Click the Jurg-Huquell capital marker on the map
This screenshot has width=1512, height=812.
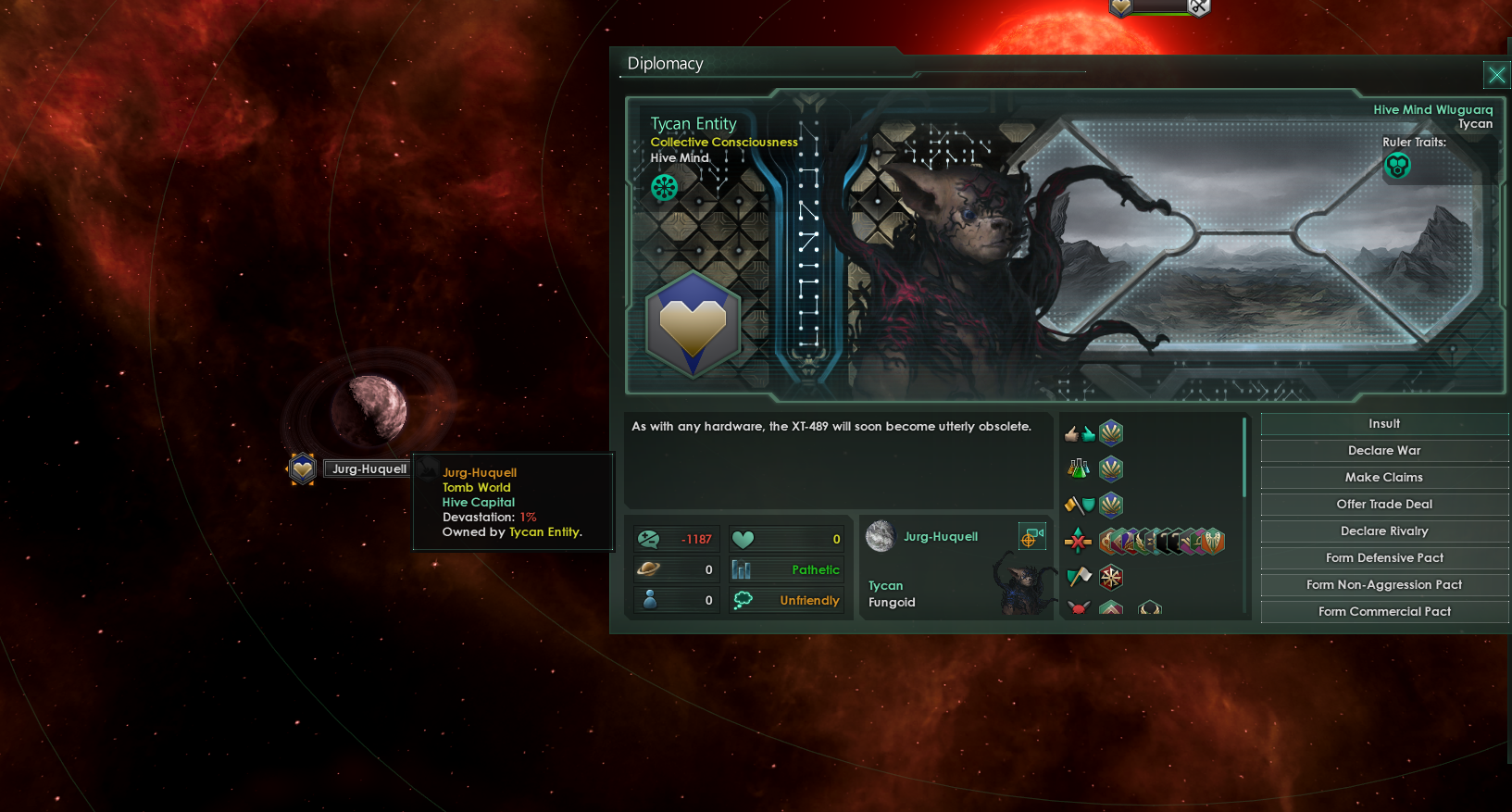(x=302, y=468)
